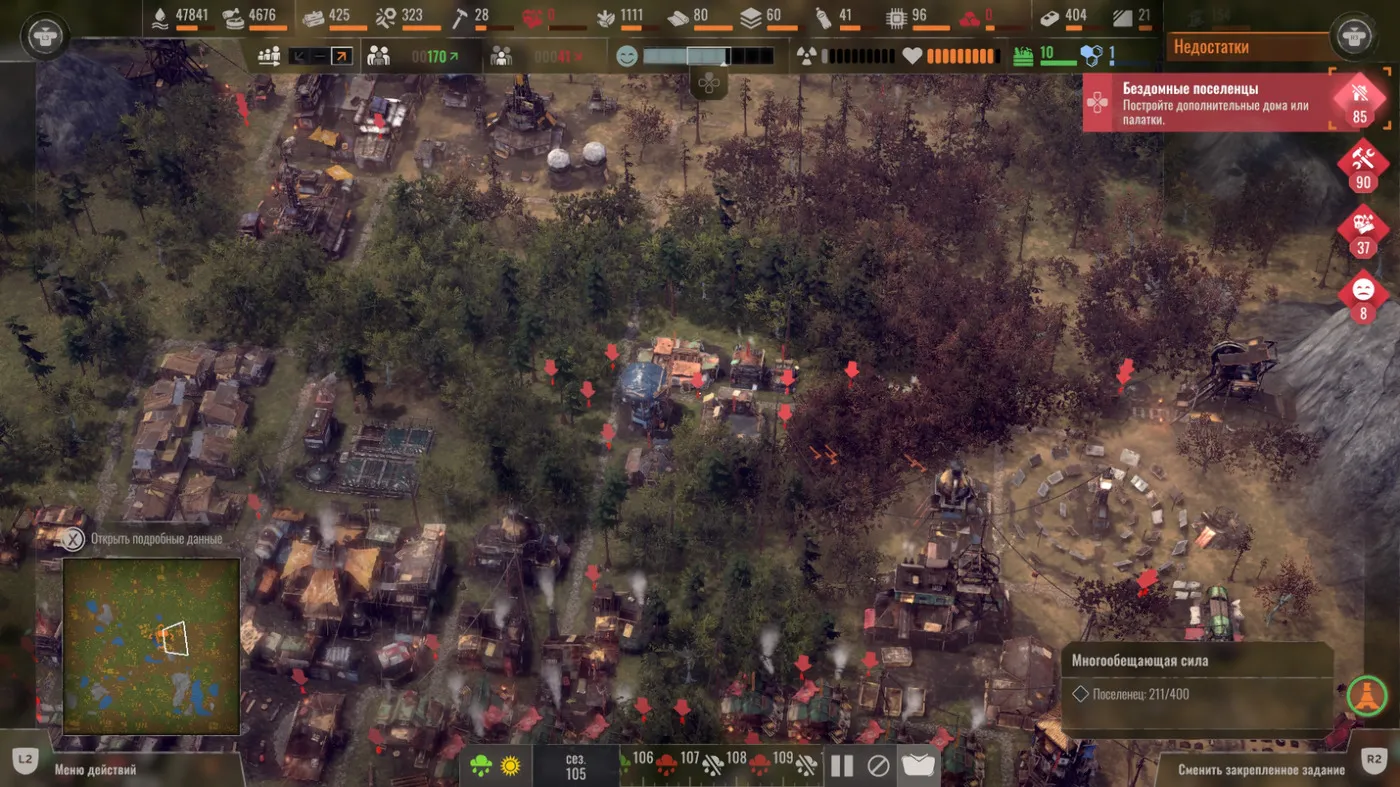Image resolution: width=1400 pixels, height=787 pixels.
Task: Click the crossed-circle cancel icon in bottom bar
Action: pyautogui.click(x=878, y=766)
